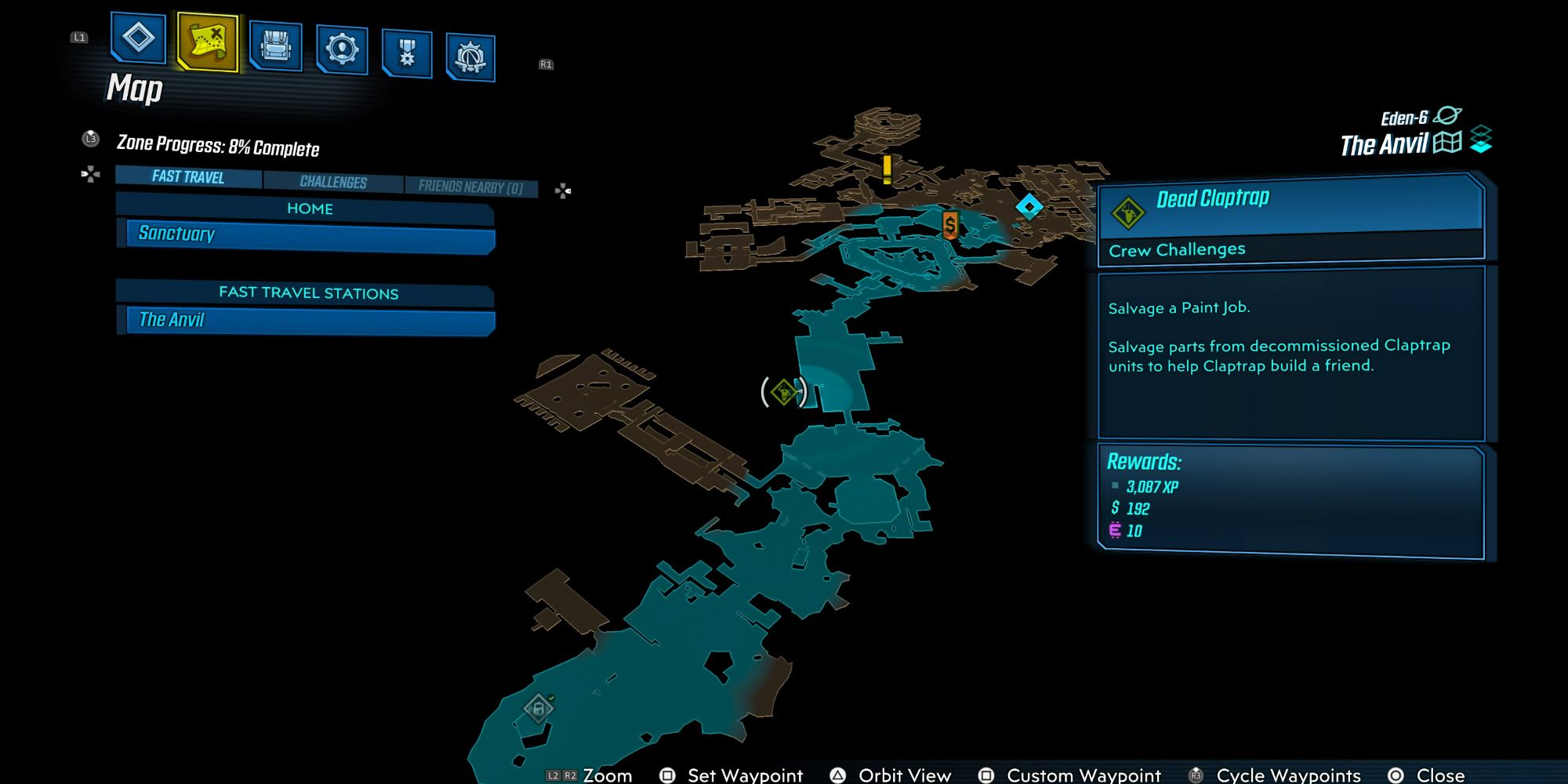The height and width of the screenshot is (784, 1568).
Task: Activate Orbit View from the bottom bar
Action: pyautogui.click(x=902, y=775)
